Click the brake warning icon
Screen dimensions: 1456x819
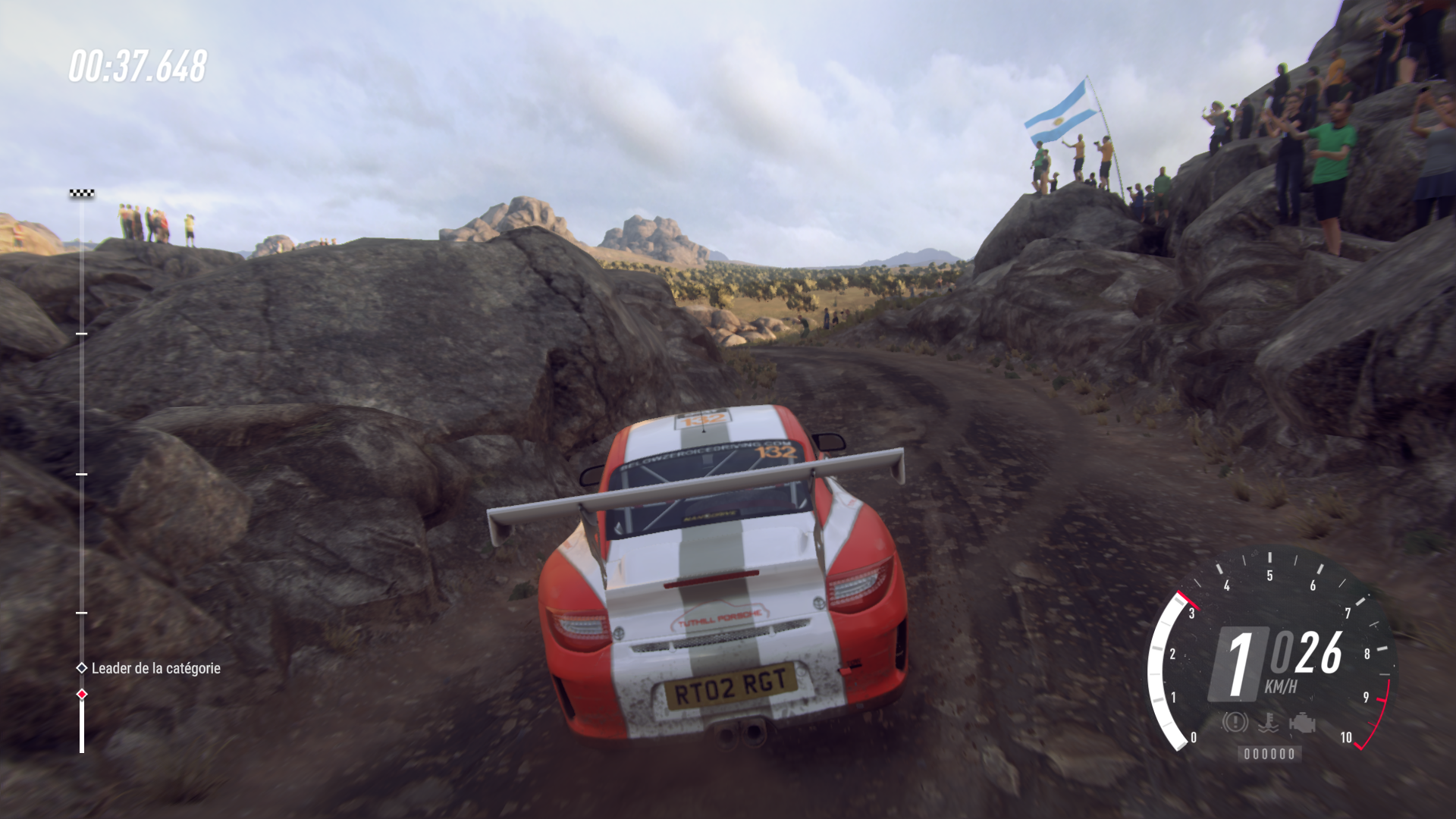[1235, 722]
